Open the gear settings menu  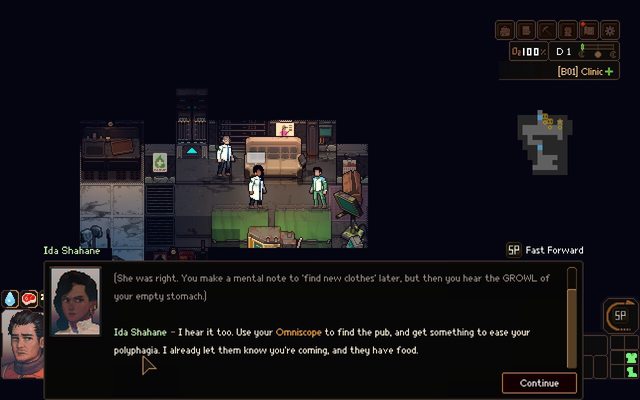coord(610,31)
